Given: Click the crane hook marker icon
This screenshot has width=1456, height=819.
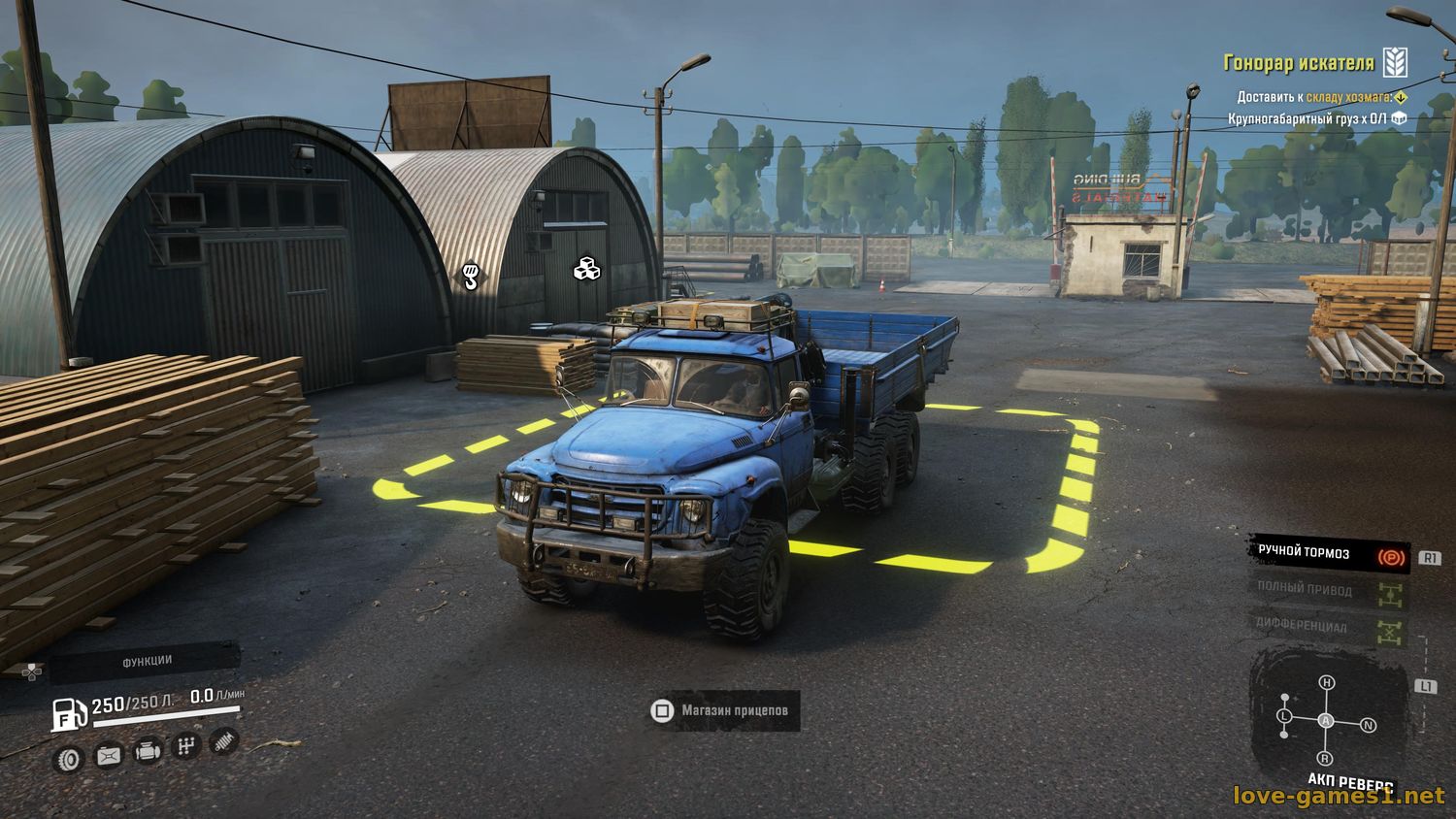Looking at the screenshot, I should click(x=471, y=276).
